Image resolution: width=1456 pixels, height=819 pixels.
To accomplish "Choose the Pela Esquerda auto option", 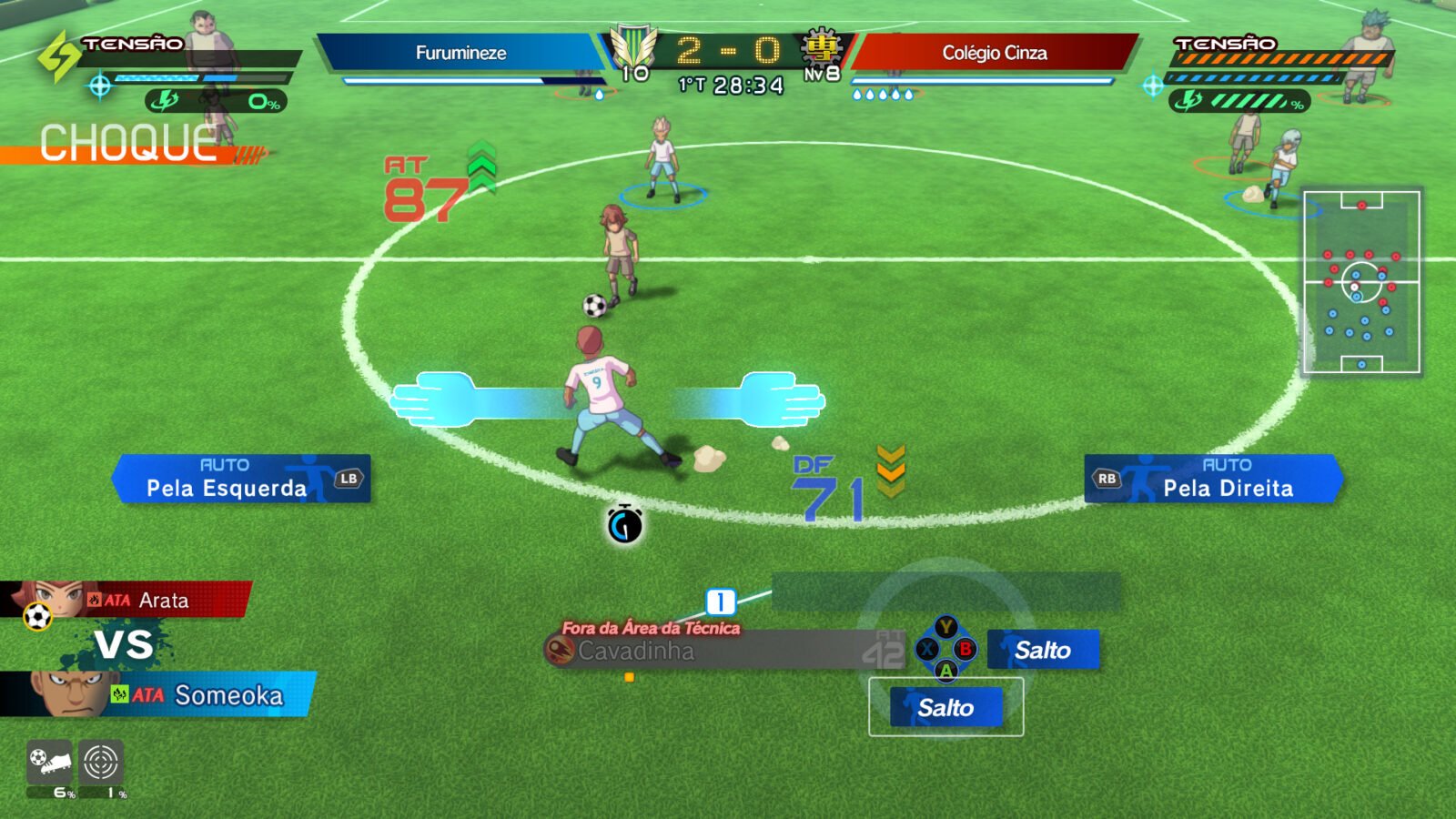I will (241, 479).
